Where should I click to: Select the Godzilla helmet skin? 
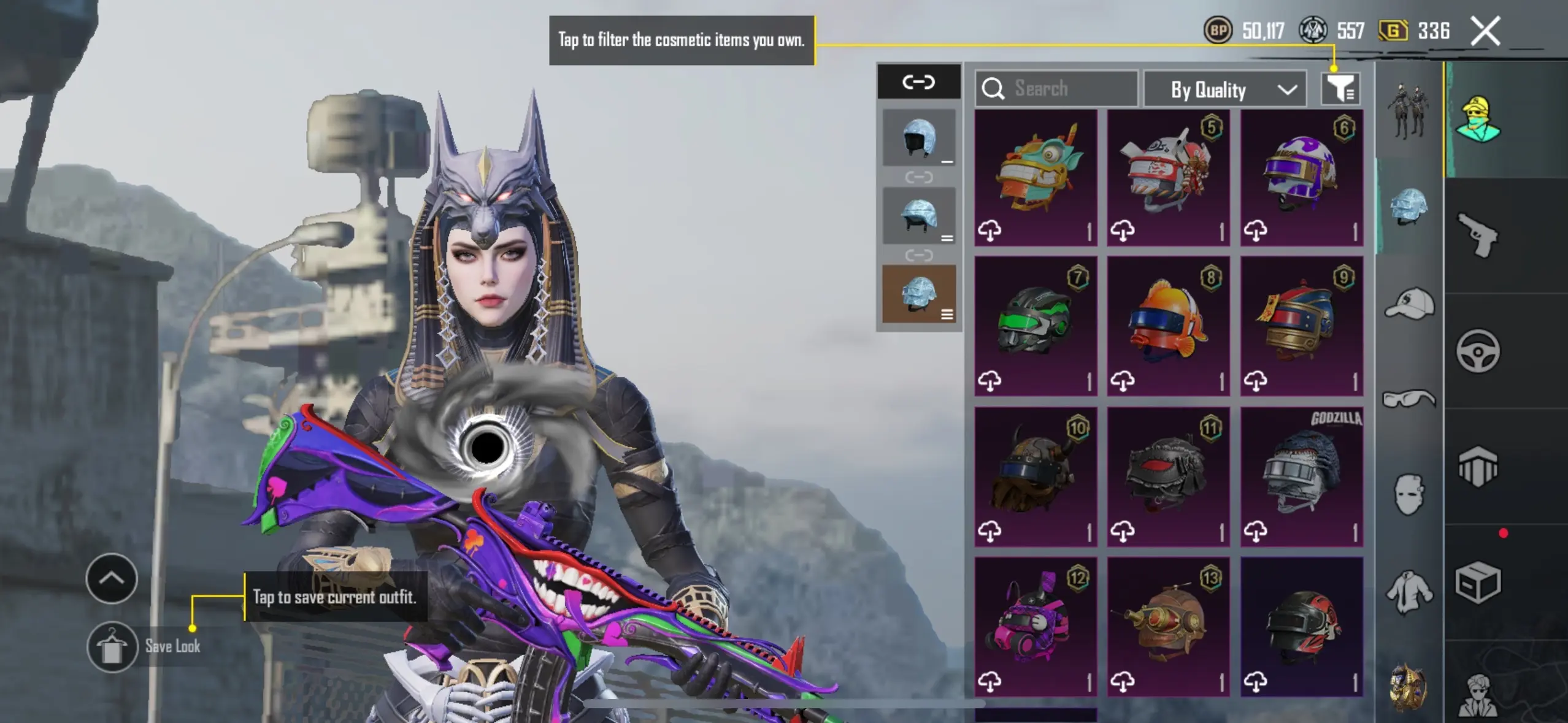pyautogui.click(x=1302, y=476)
